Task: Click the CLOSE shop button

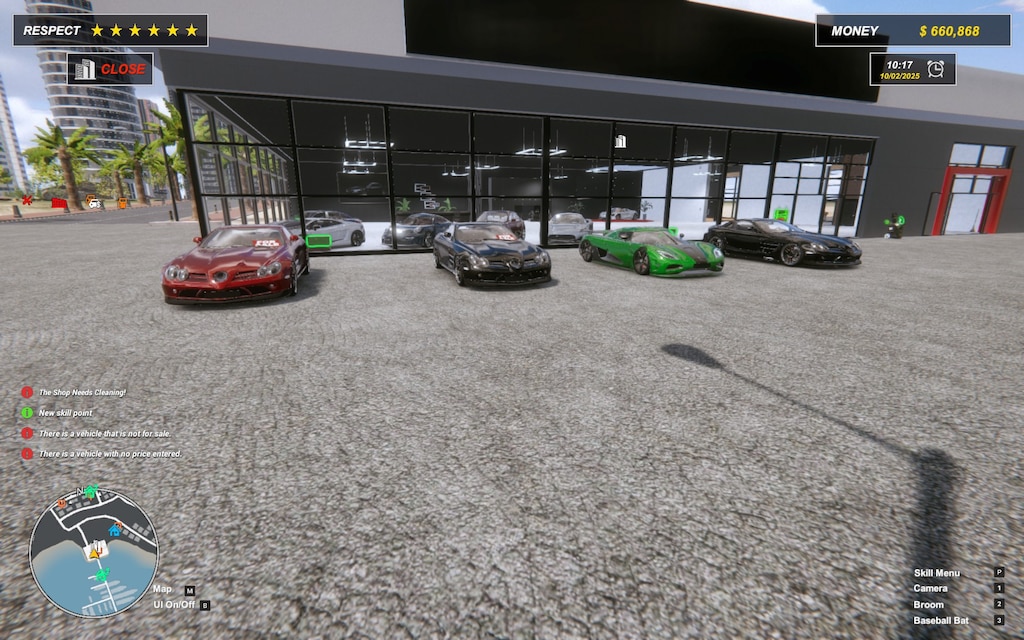Action: [x=110, y=69]
